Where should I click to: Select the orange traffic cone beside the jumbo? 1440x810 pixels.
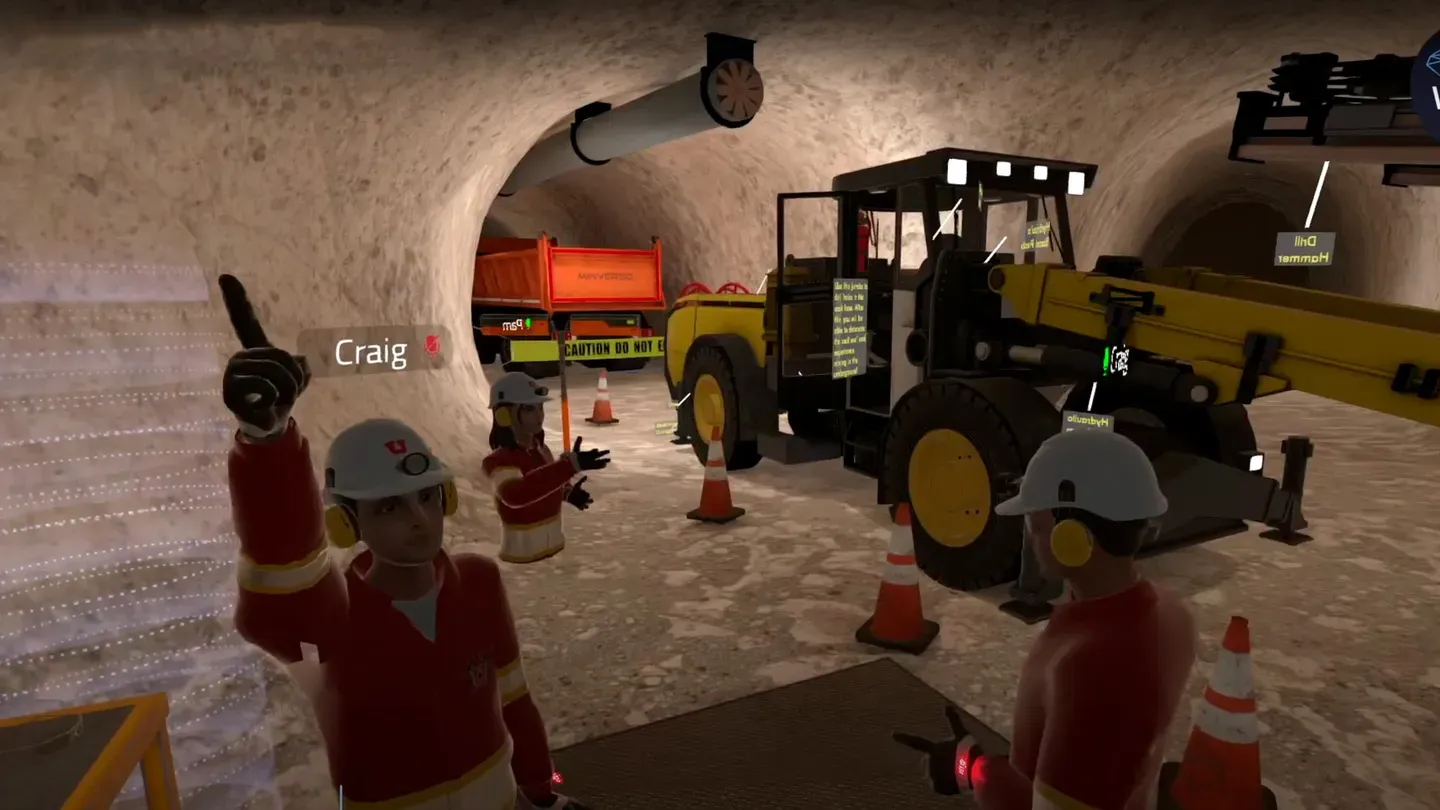(x=714, y=480)
